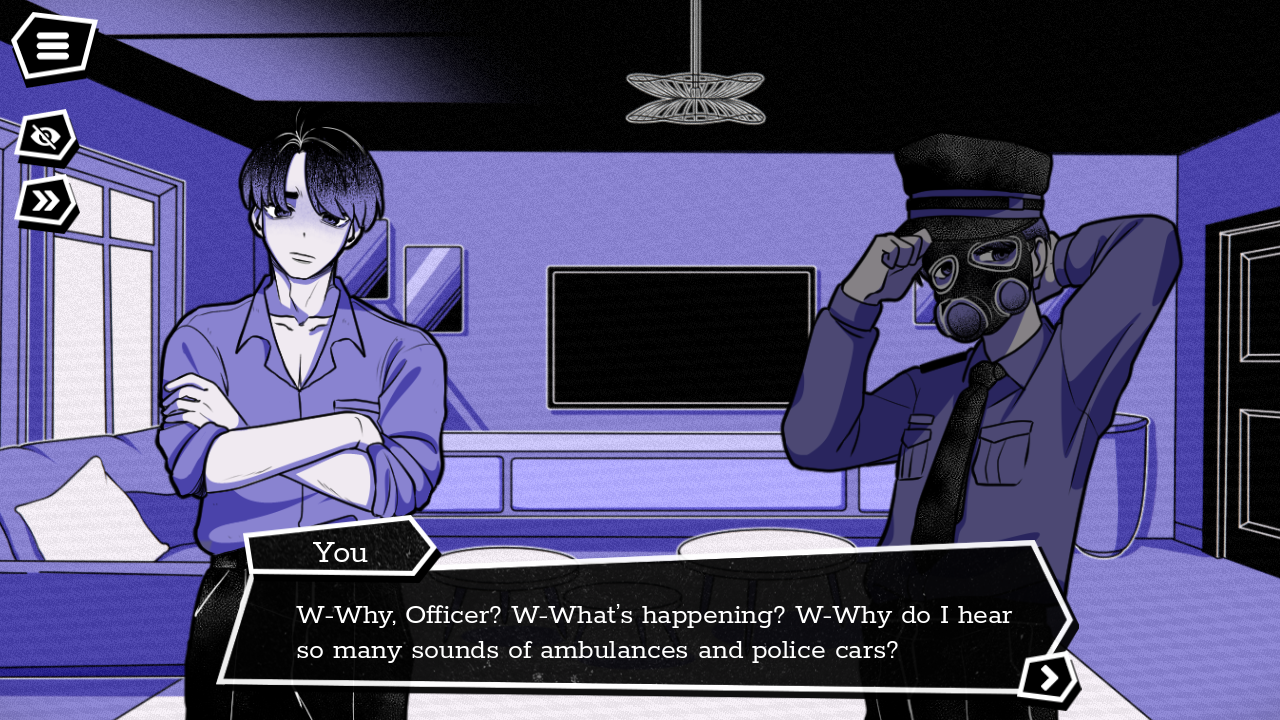Click the "You" name plate on the dialogue box

(x=340, y=552)
